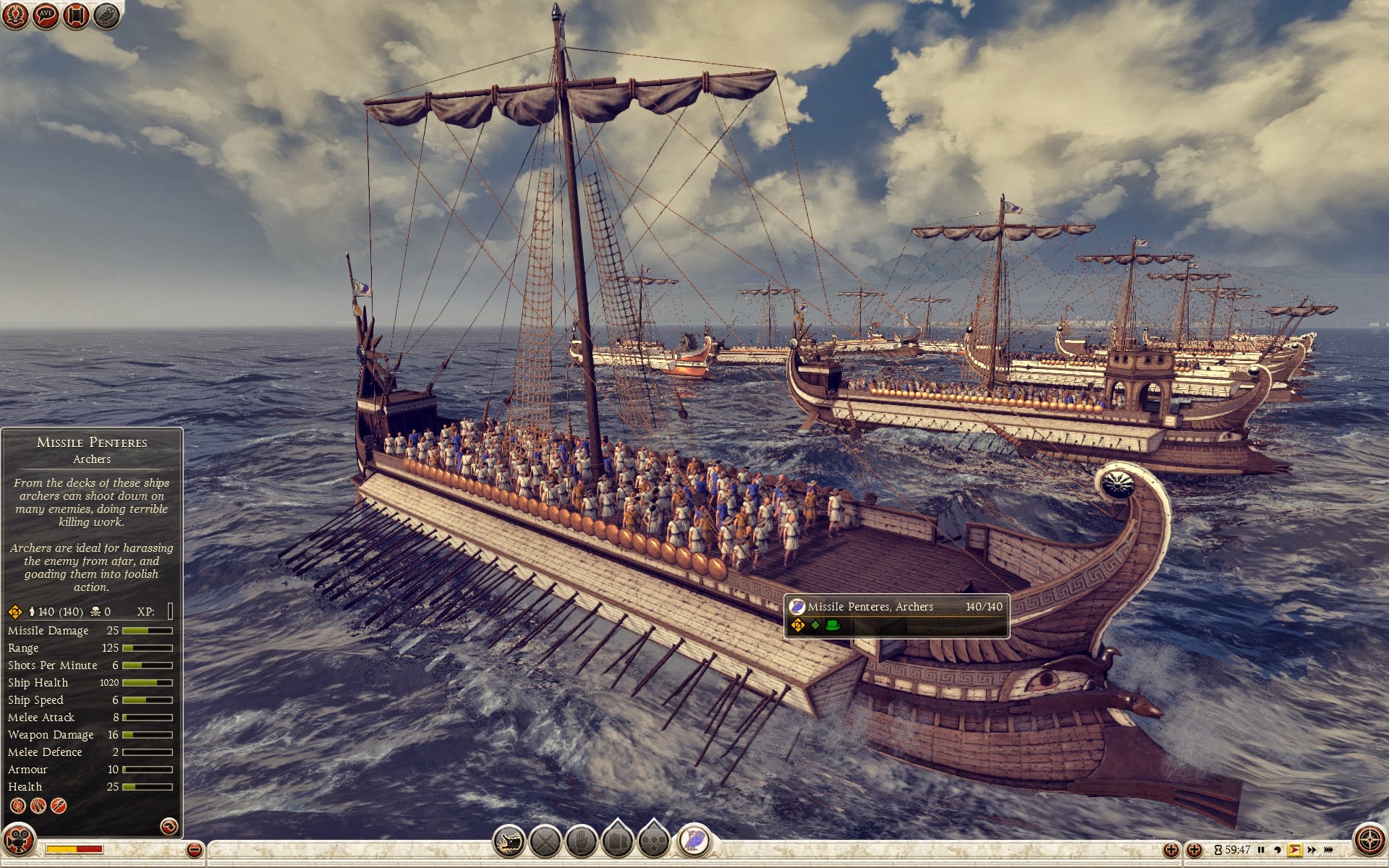Activate the dragon-head ram ability button
Viewport: 1389px width, 868px height.
509,841
